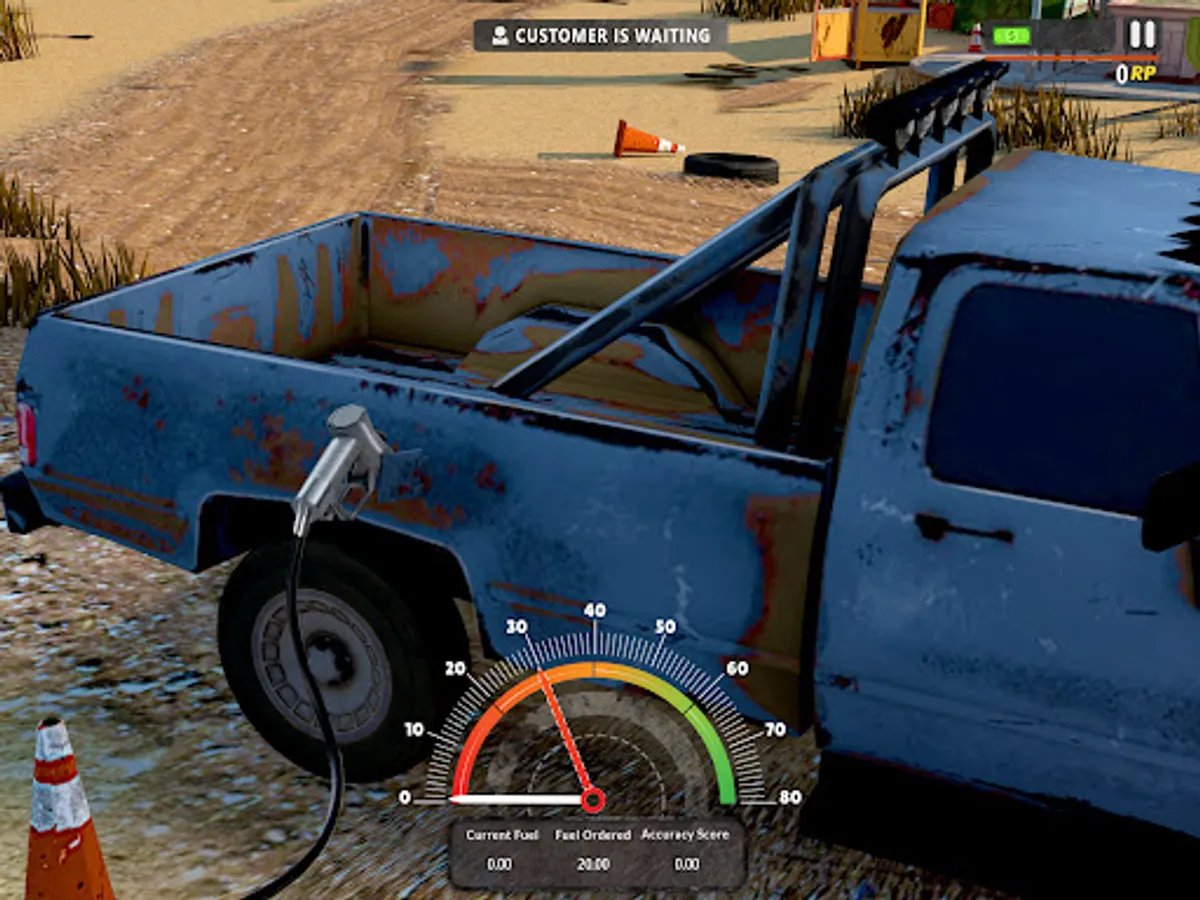Tap the green cash money icon
This screenshot has height=900, width=1200.
(1011, 36)
